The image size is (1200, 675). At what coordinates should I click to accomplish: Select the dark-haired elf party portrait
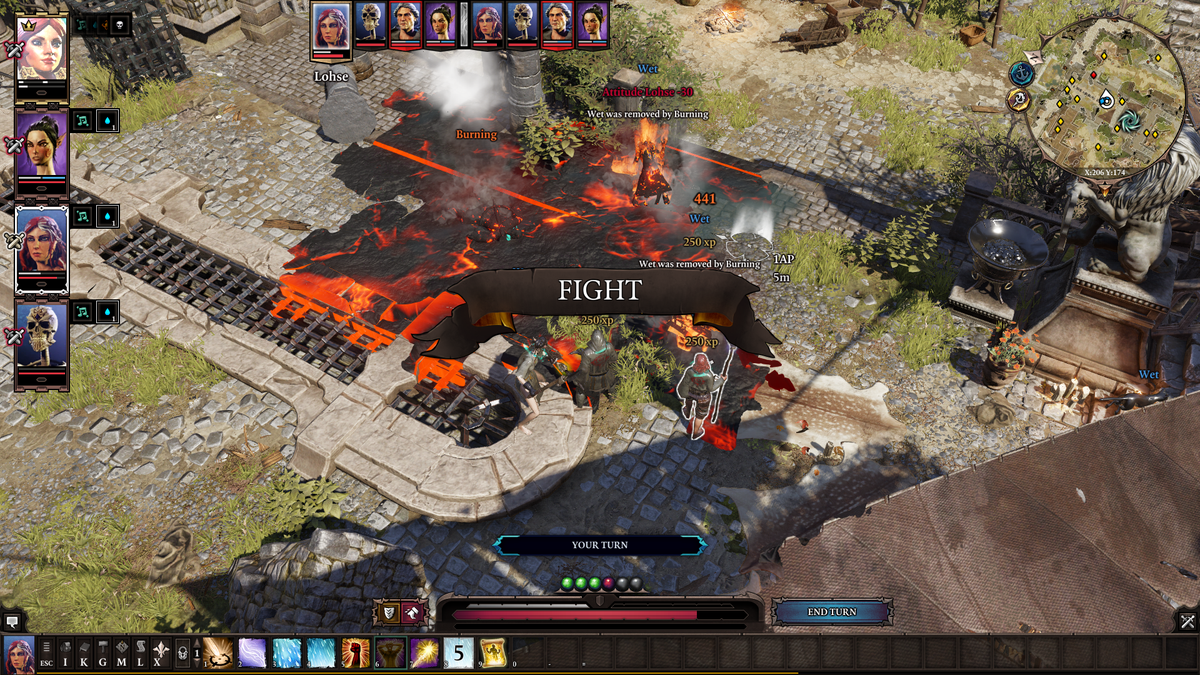42,143
